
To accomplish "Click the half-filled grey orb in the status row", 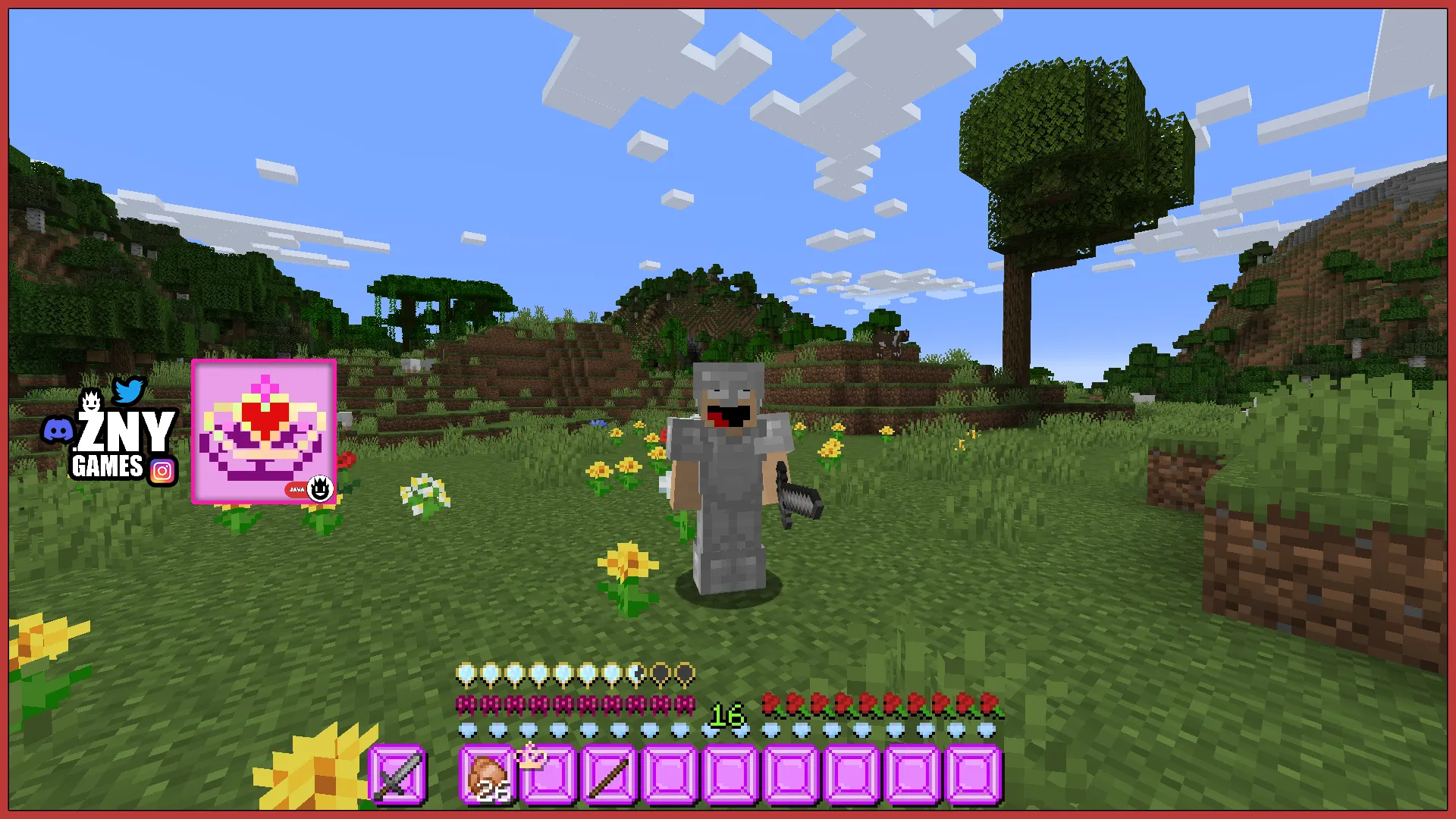I will 636,673.
